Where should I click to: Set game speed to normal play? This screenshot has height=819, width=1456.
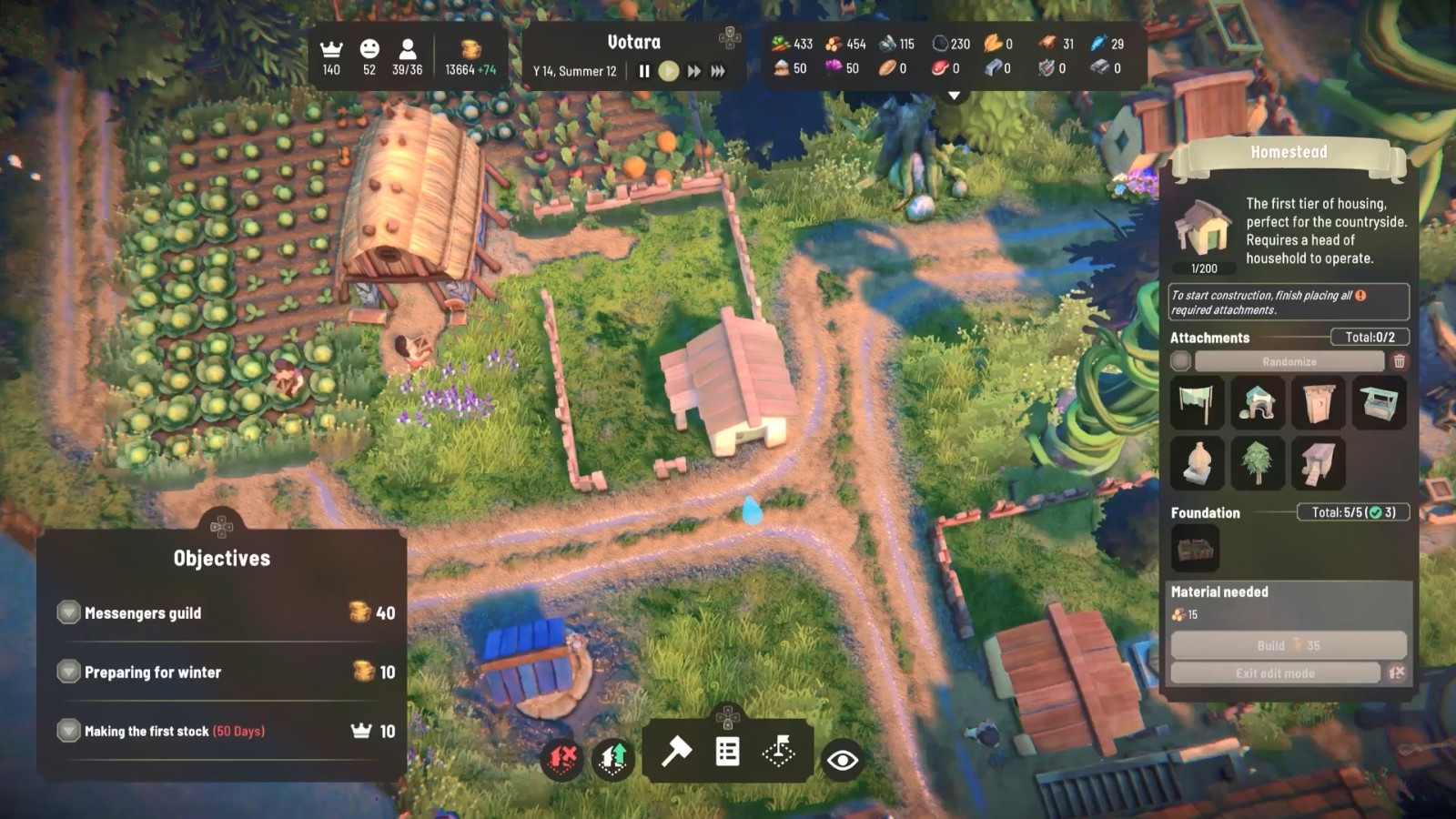click(669, 71)
